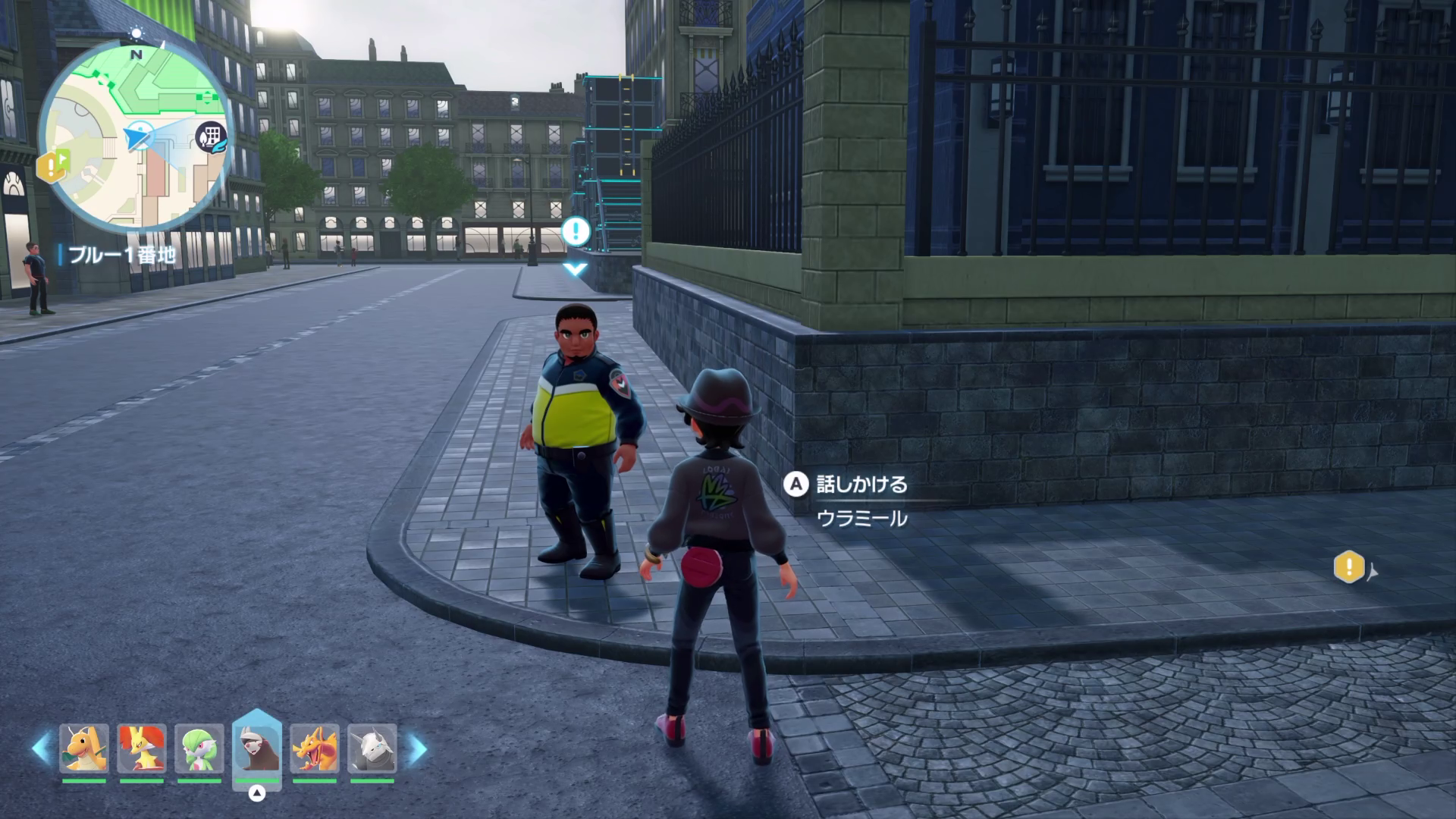Pick Charizard in the party bar
The width and height of the screenshot is (1456, 819).
point(314,748)
